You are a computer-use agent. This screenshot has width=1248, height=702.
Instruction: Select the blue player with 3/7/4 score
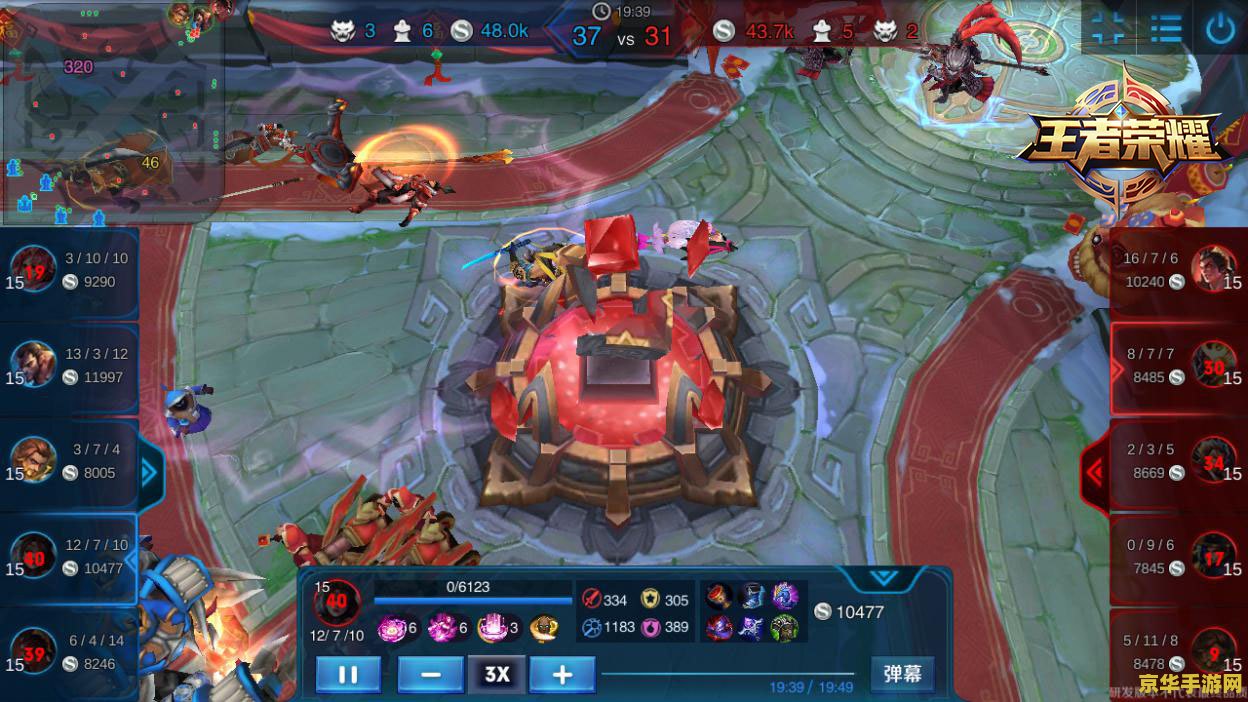pos(68,461)
